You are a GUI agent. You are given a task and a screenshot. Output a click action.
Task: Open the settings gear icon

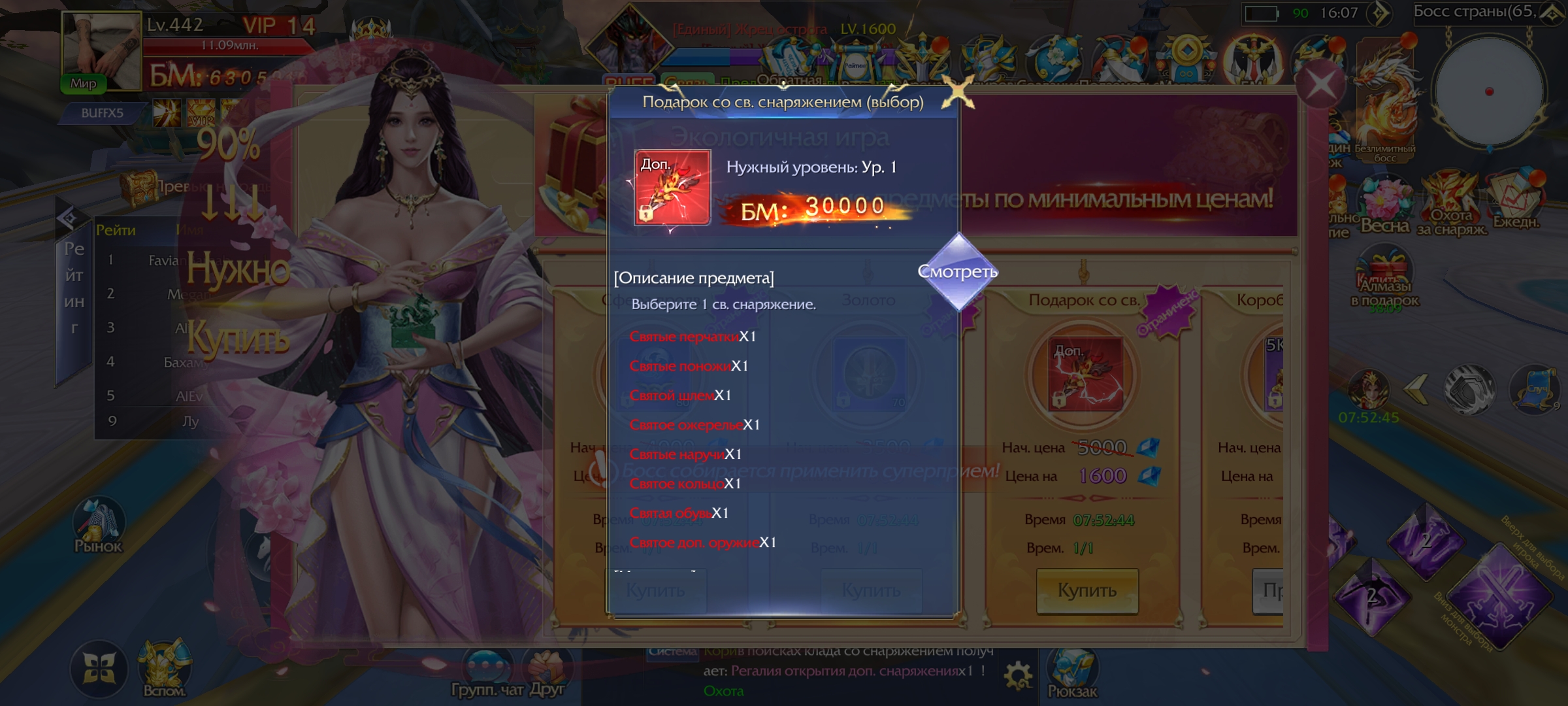pos(1018,676)
